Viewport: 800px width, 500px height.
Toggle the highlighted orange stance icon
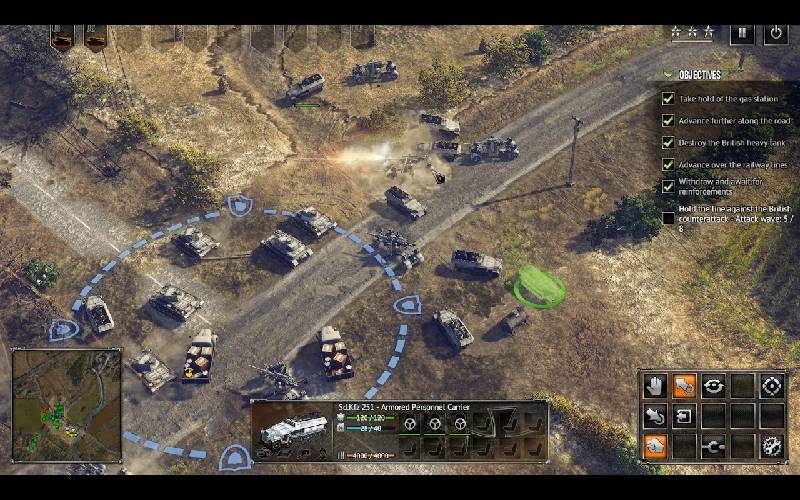[655, 446]
